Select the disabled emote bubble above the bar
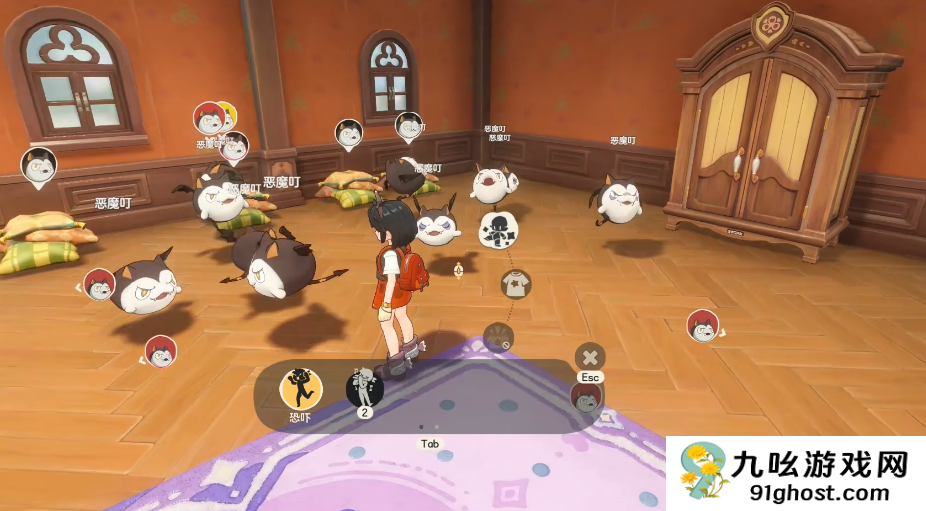Screen dimensions: 926x511 [498, 337]
